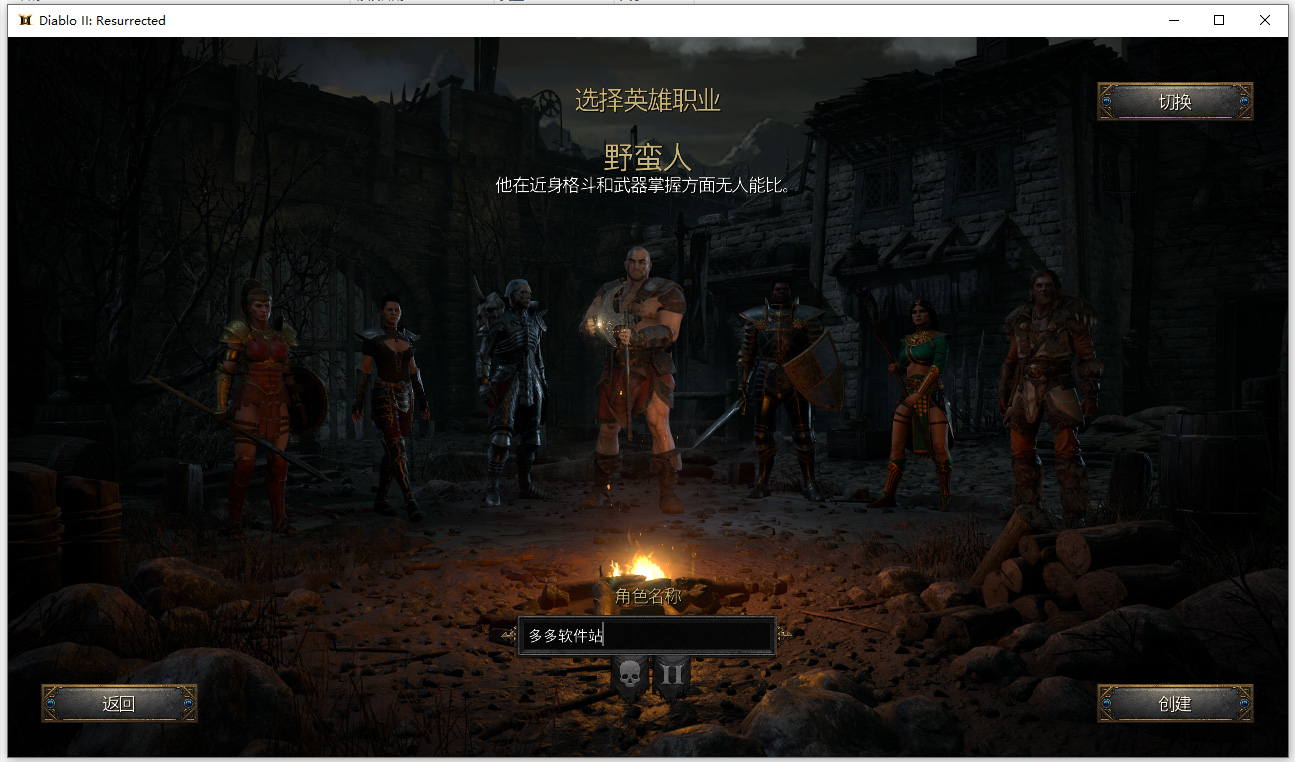
Task: Maximize the Diablo II window
Action: [x=1217, y=20]
